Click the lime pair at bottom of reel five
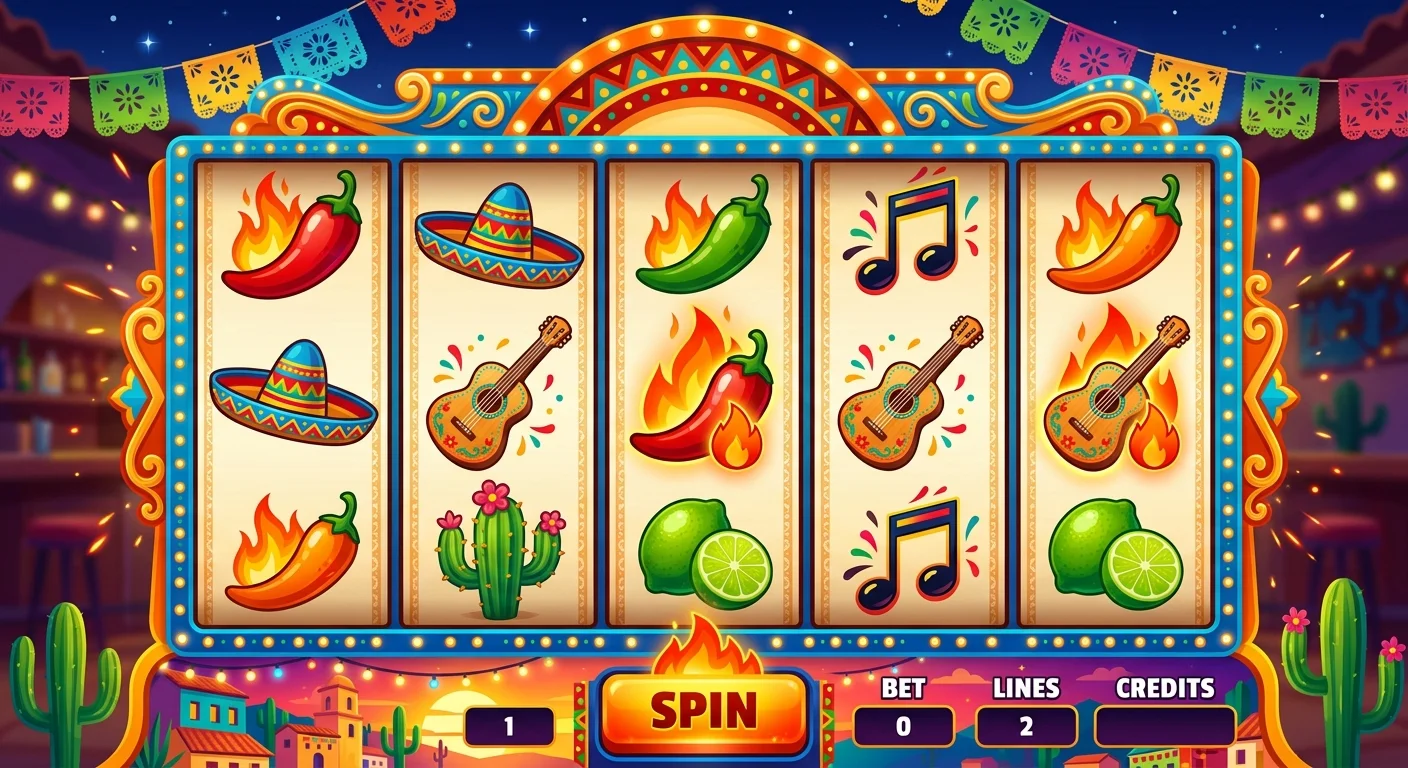This screenshot has width=1408, height=768. pos(1115,550)
